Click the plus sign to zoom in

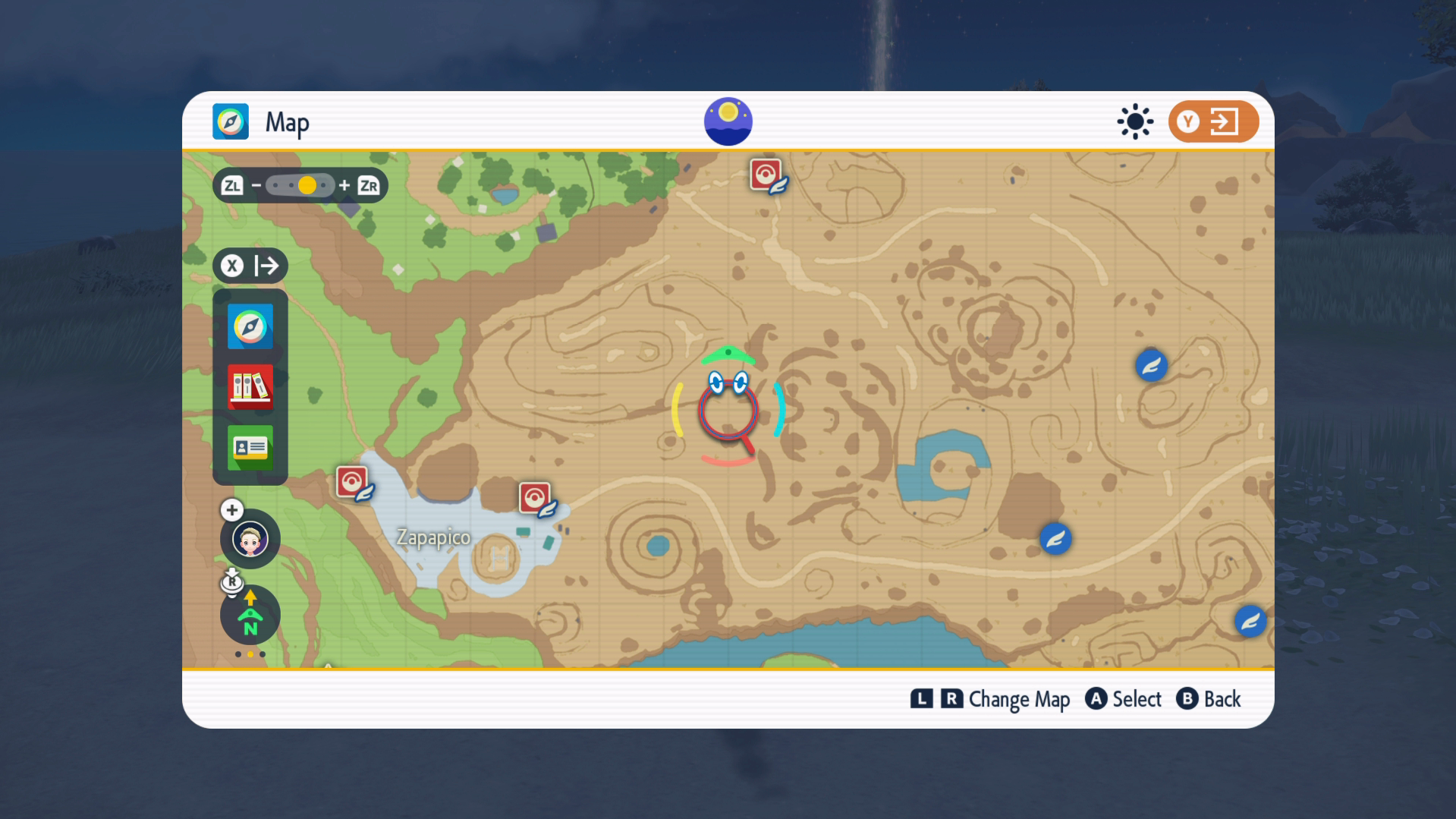[344, 185]
